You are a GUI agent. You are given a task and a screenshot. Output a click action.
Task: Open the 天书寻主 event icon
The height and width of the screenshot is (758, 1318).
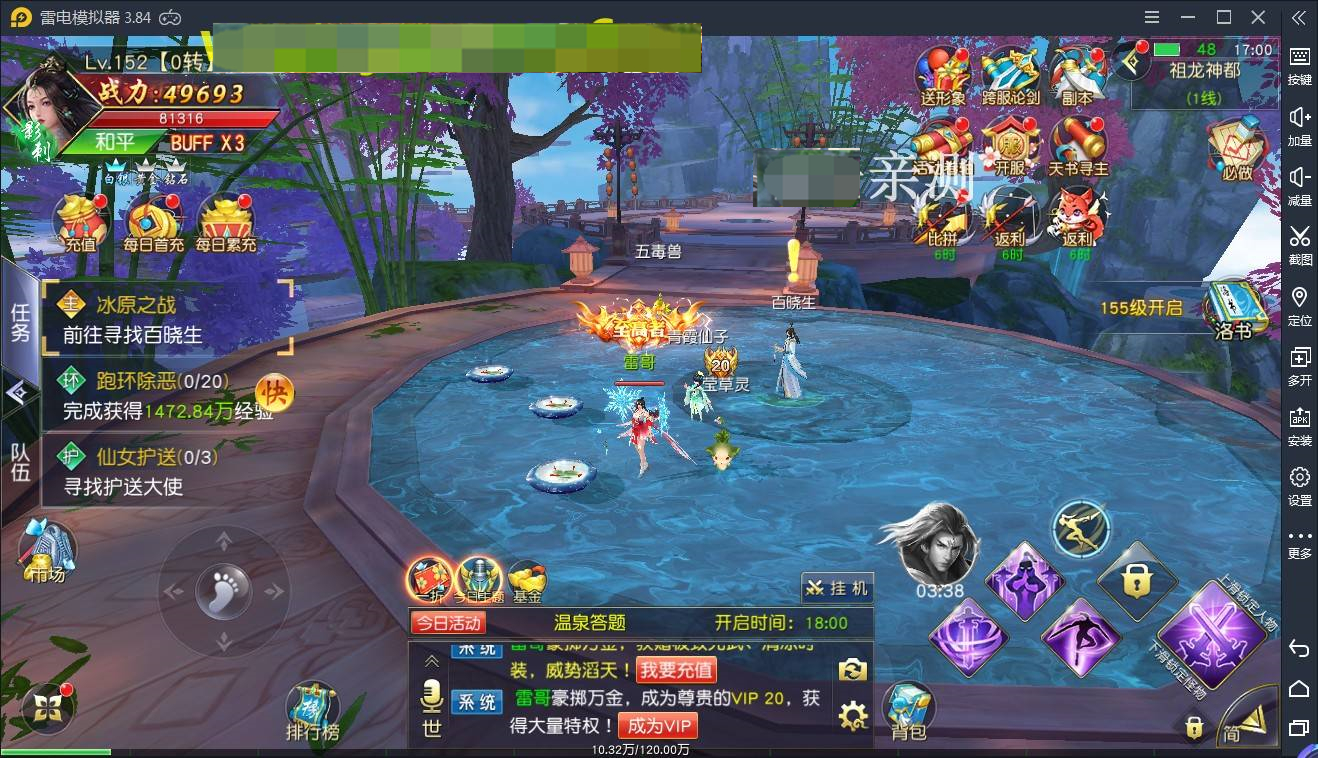pos(1077,146)
